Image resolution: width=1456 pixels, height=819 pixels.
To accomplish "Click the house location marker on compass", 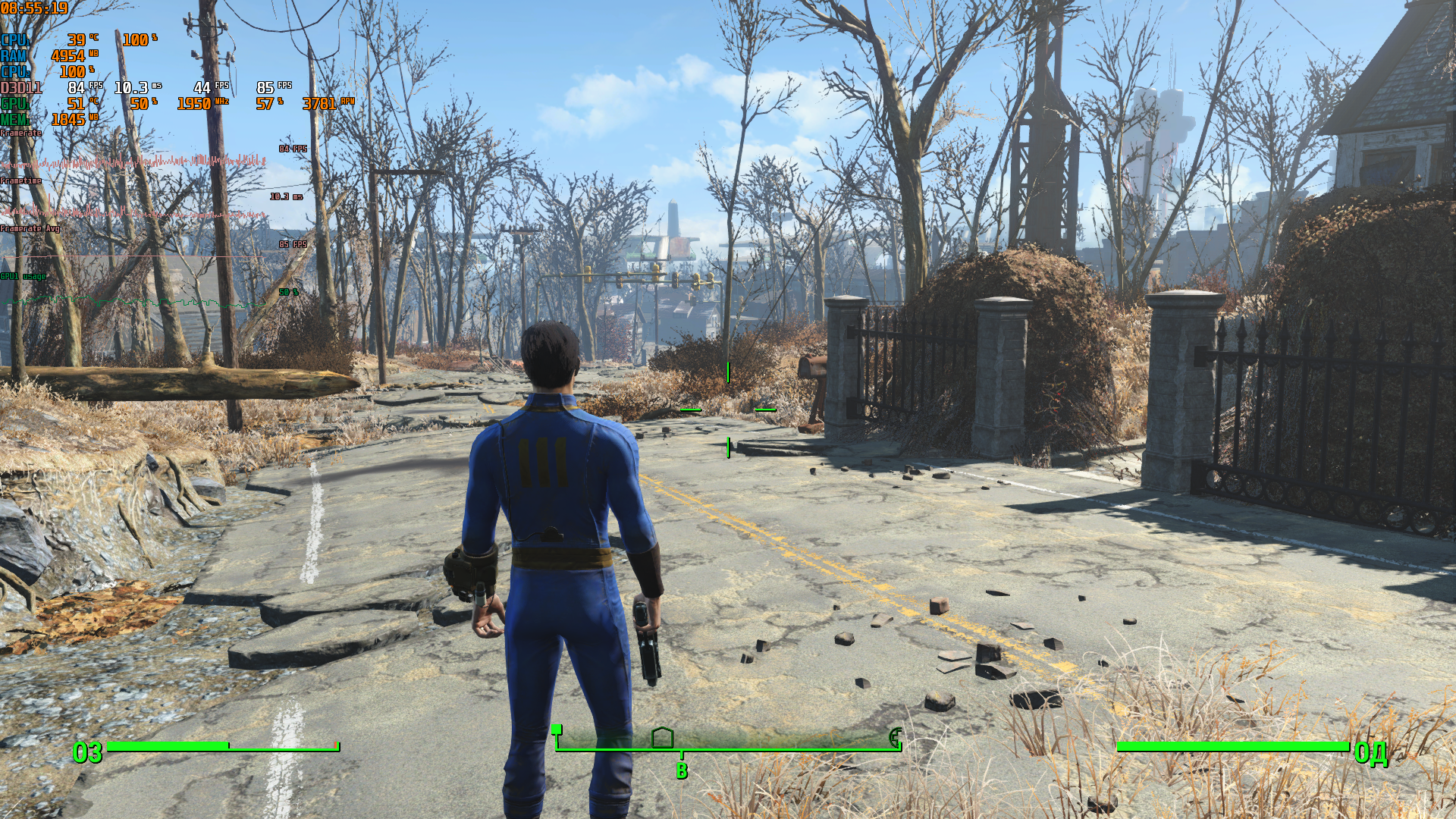I will point(663,737).
